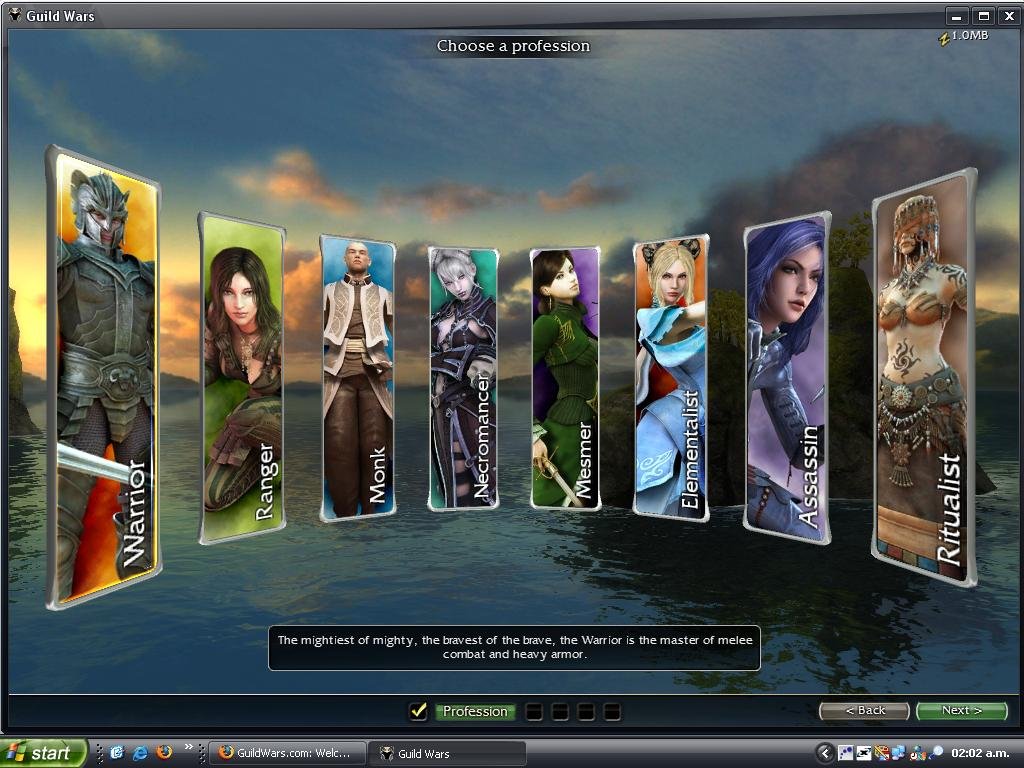This screenshot has width=1024, height=768.
Task: Choose the Ranger profession card
Action: pyautogui.click(x=242, y=378)
